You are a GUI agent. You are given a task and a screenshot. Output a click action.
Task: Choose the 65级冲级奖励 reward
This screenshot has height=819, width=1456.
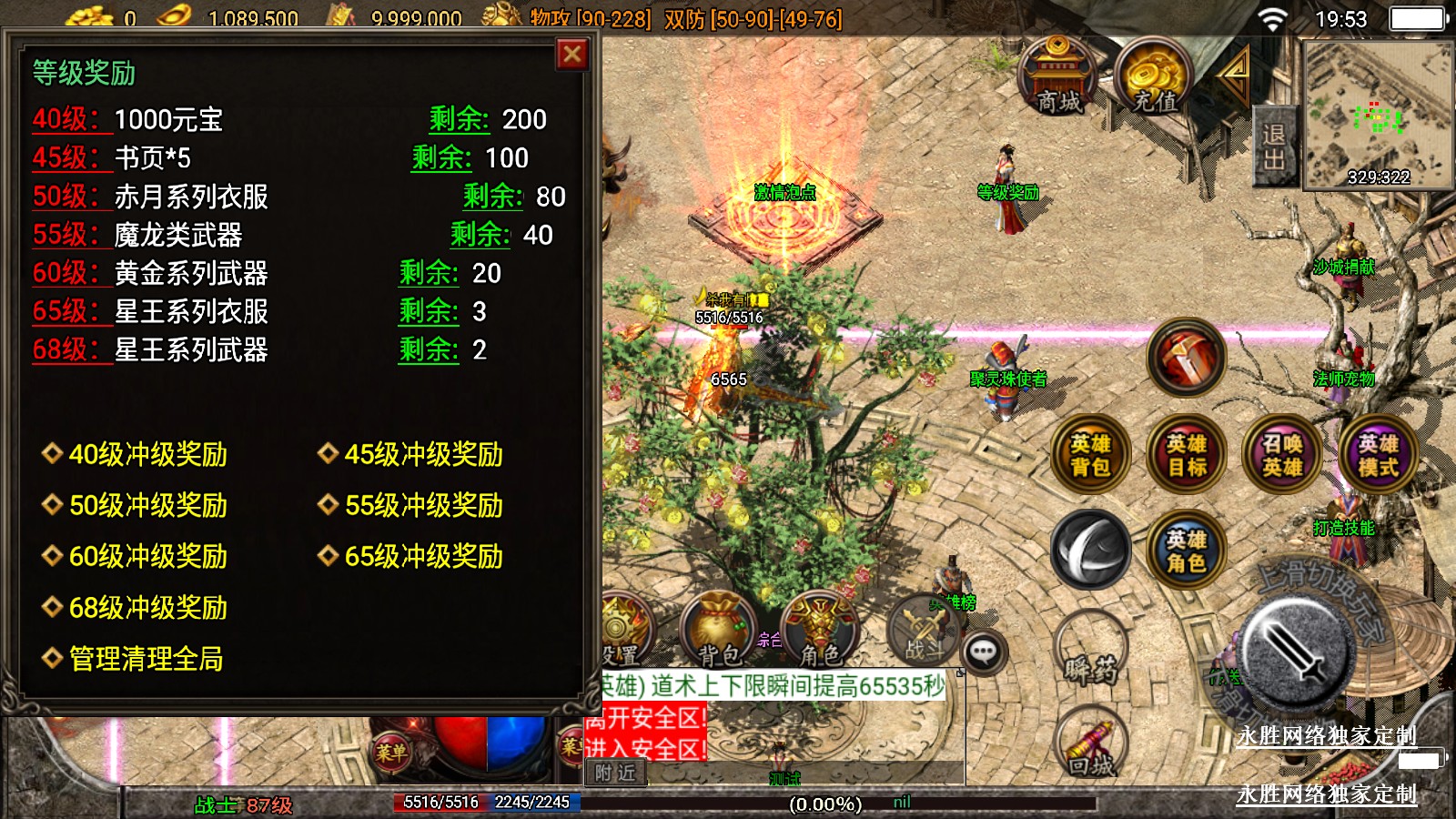tap(423, 556)
